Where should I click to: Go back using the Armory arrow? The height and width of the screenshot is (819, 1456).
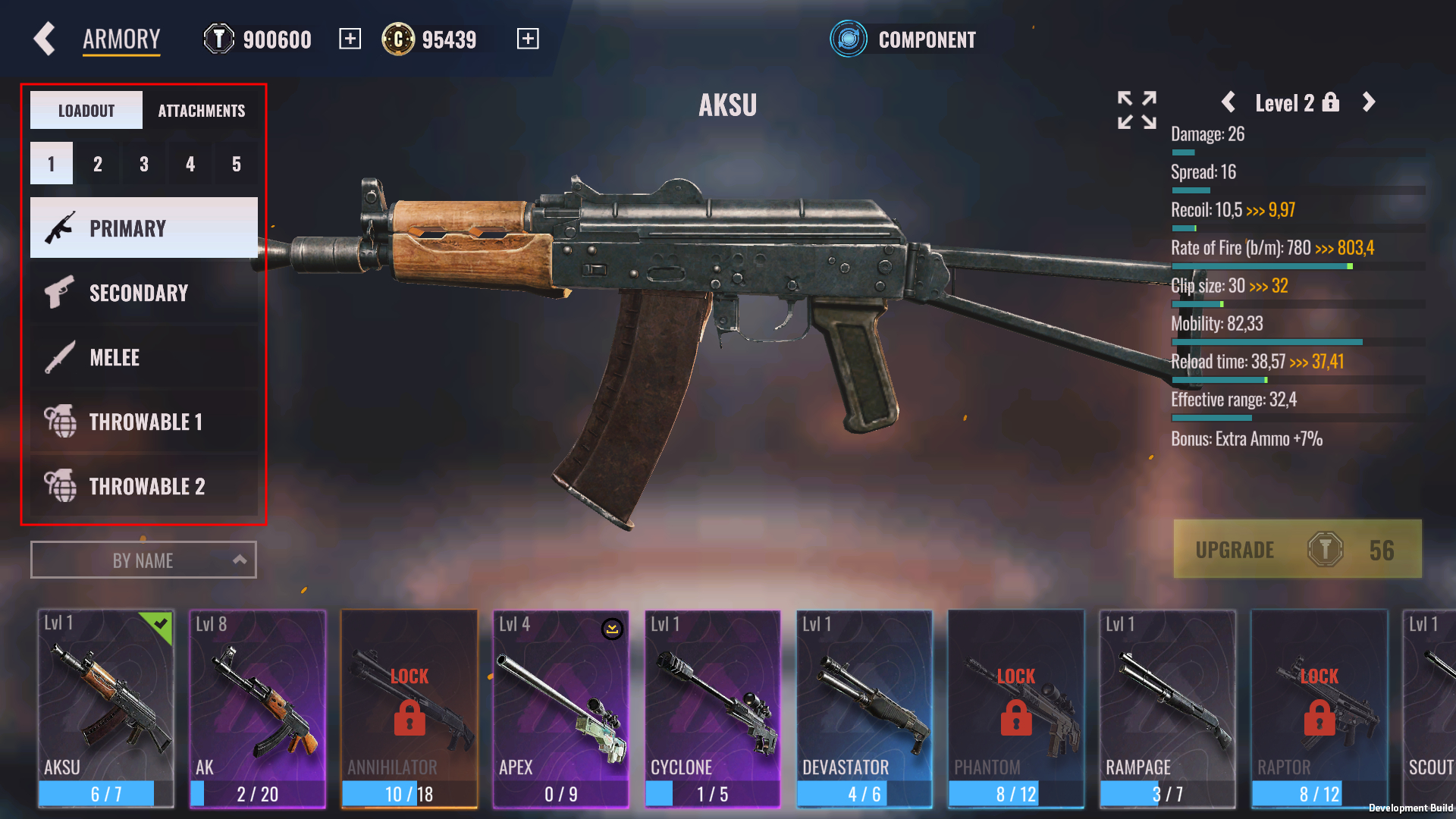45,39
